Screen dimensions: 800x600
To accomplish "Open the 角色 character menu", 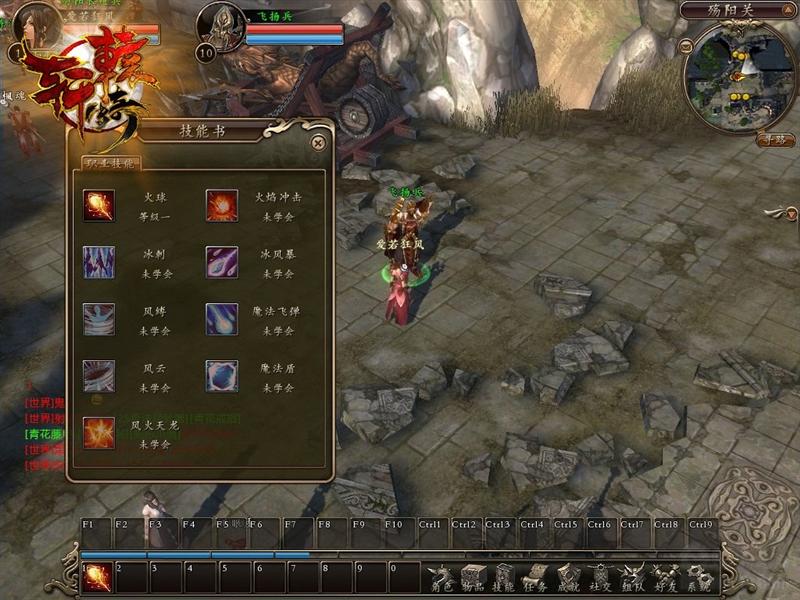I will click(440, 578).
